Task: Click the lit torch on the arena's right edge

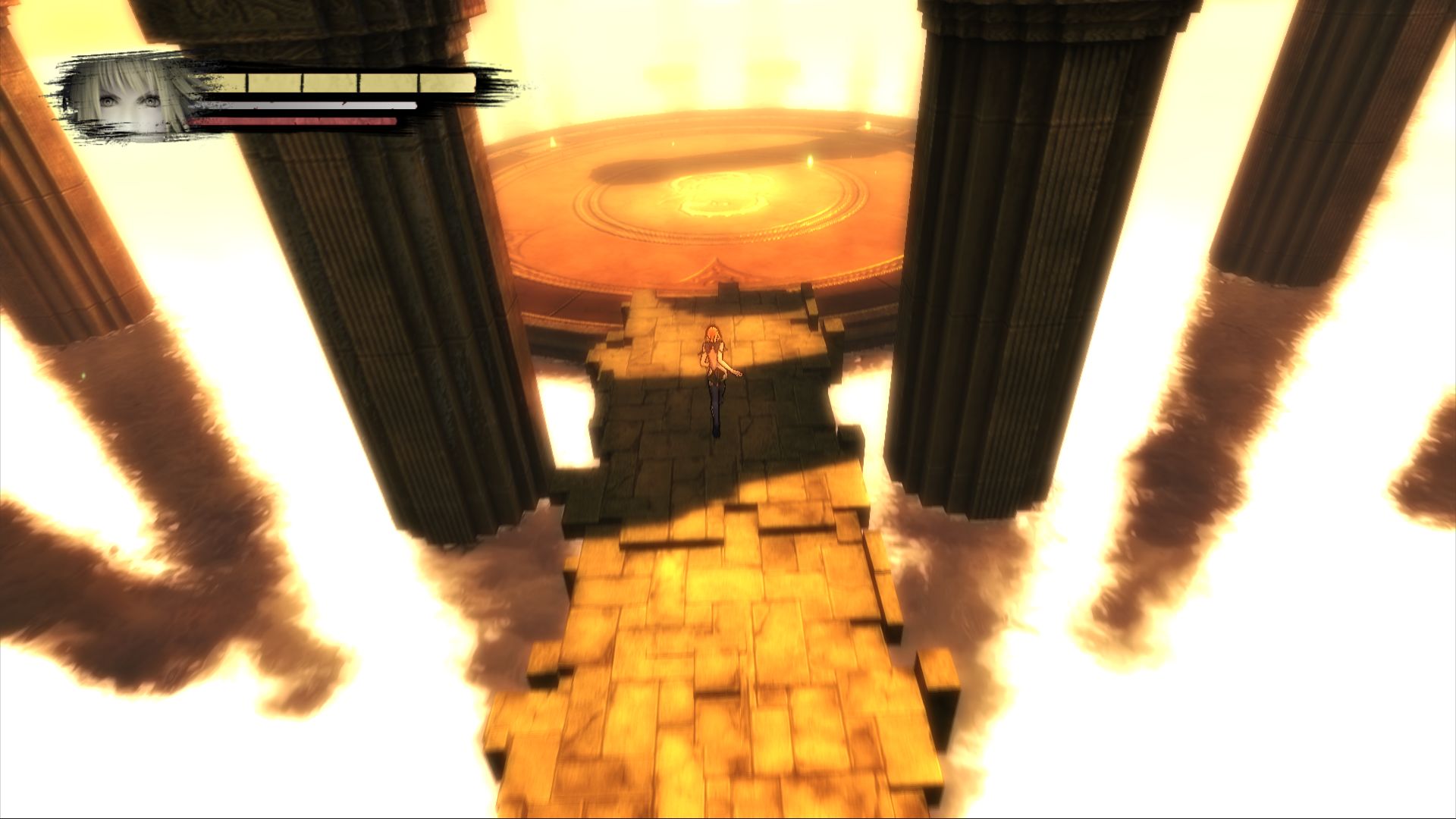Action: tap(811, 162)
